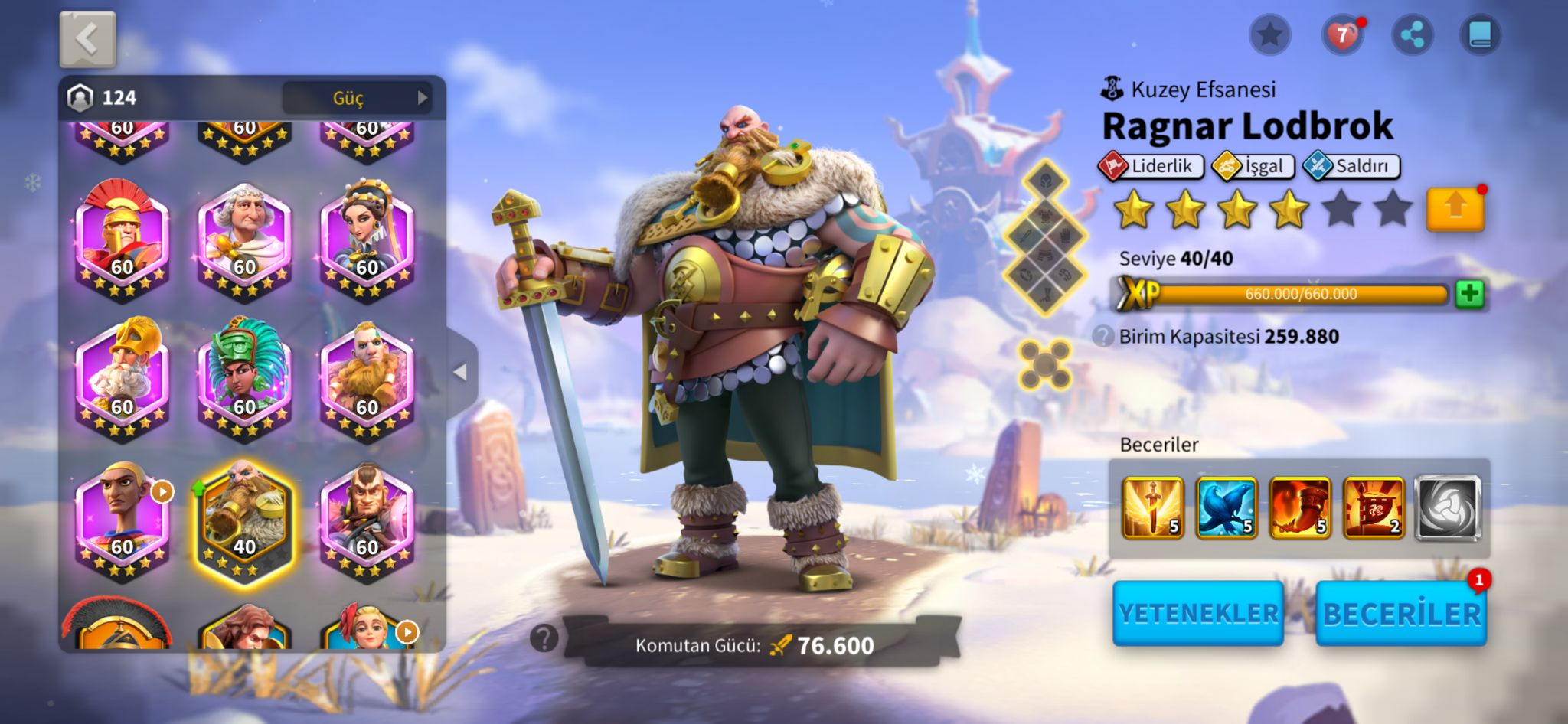Select the locked grey skill icon

1446,507
